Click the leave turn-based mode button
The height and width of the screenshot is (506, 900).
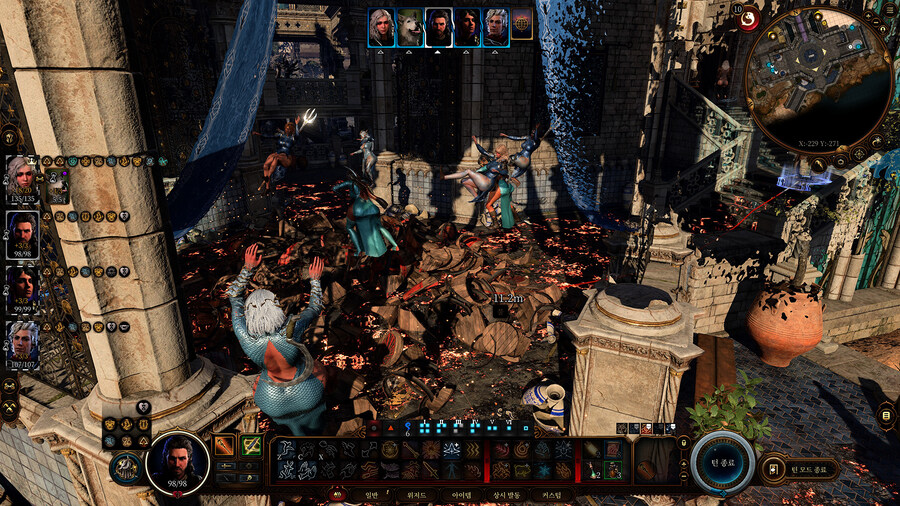point(800,468)
